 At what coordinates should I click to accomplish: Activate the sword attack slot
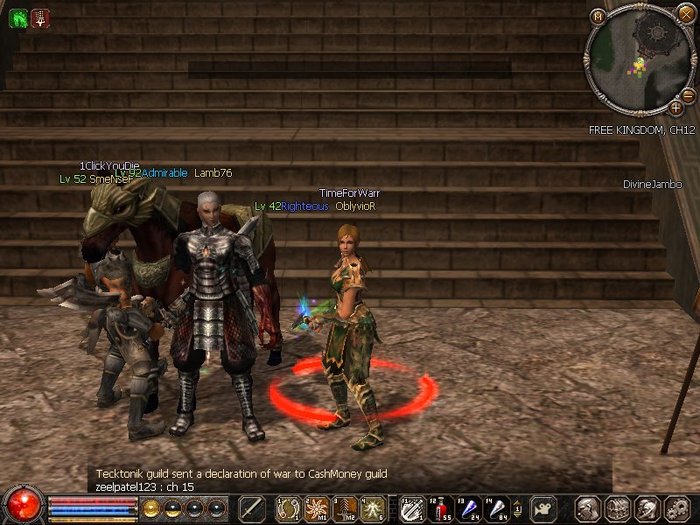[x=251, y=508]
